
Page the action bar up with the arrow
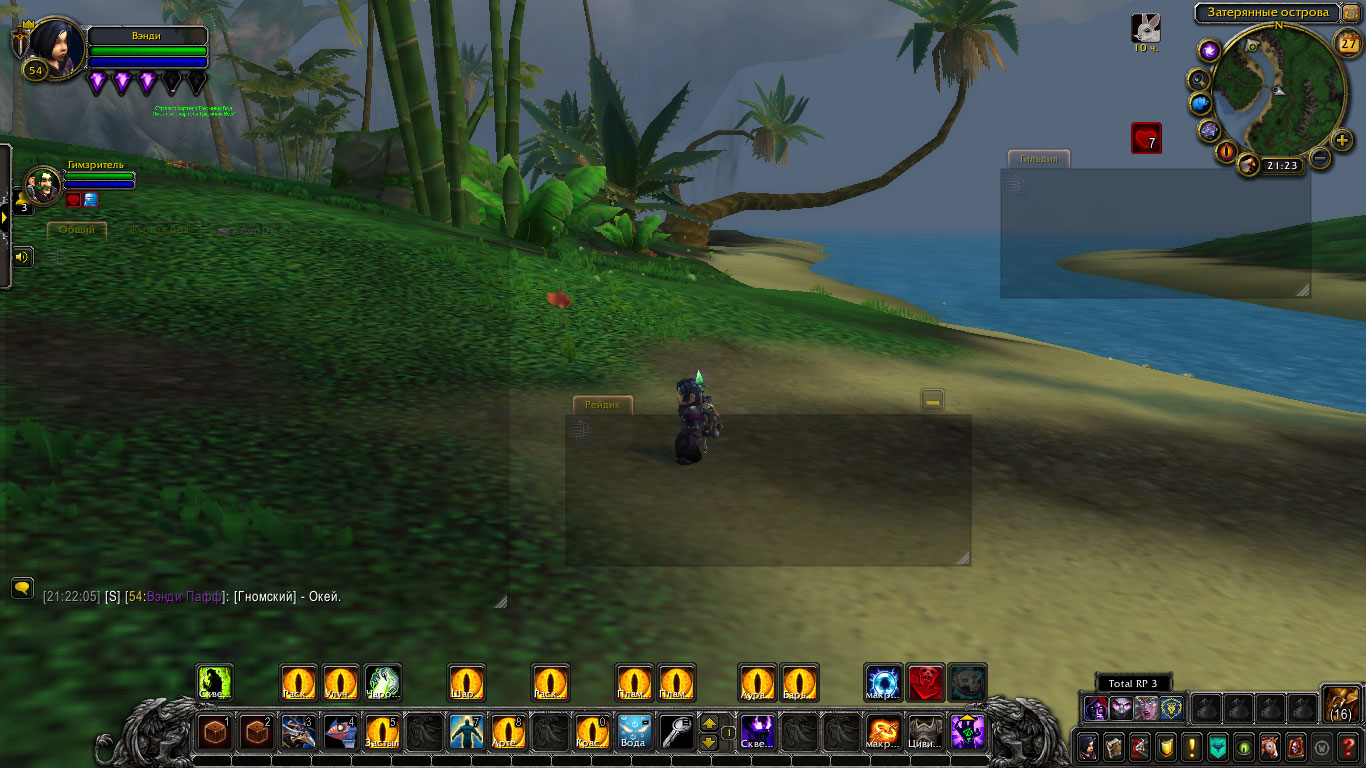pos(709,723)
